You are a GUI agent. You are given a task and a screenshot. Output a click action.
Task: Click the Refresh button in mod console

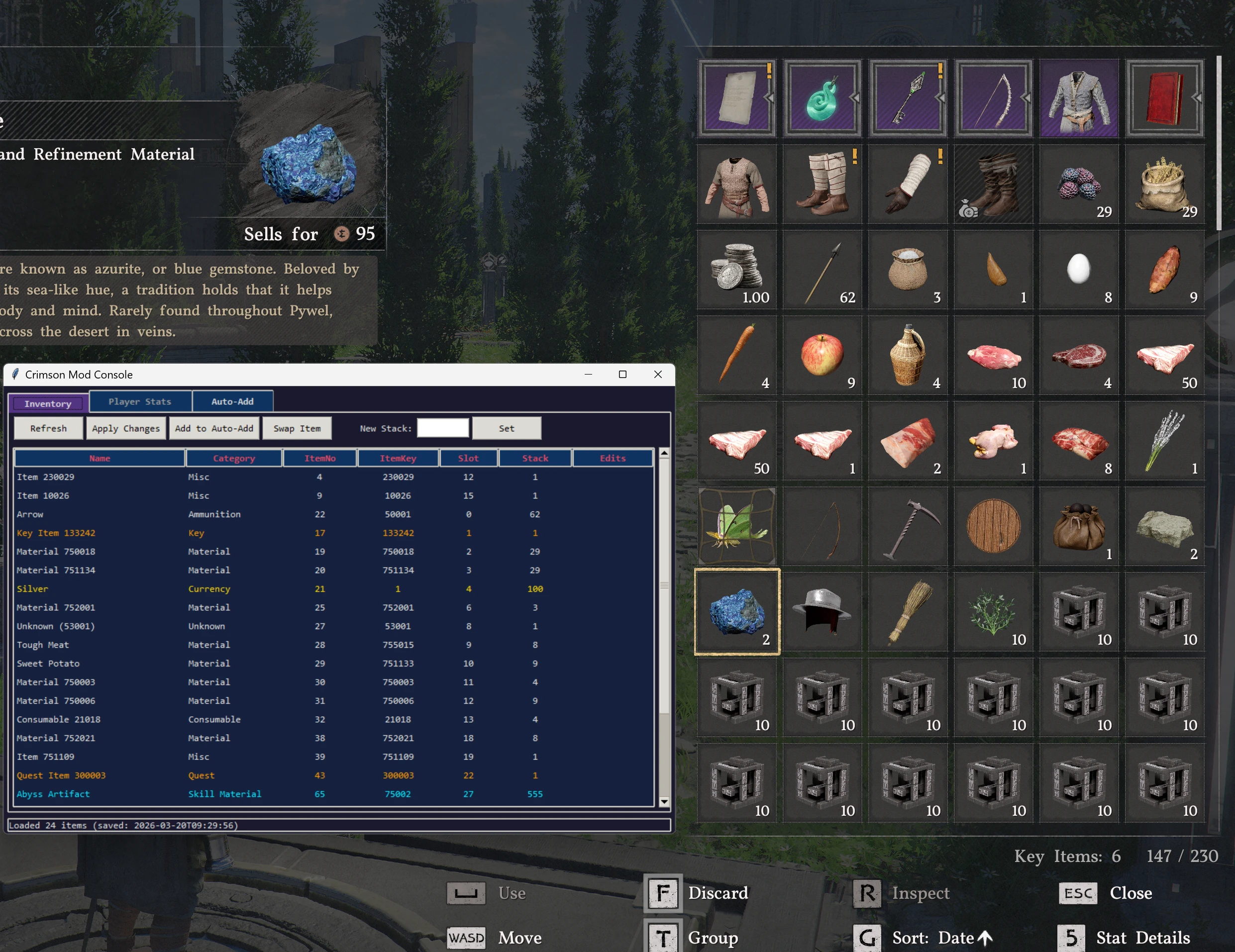tap(49, 429)
